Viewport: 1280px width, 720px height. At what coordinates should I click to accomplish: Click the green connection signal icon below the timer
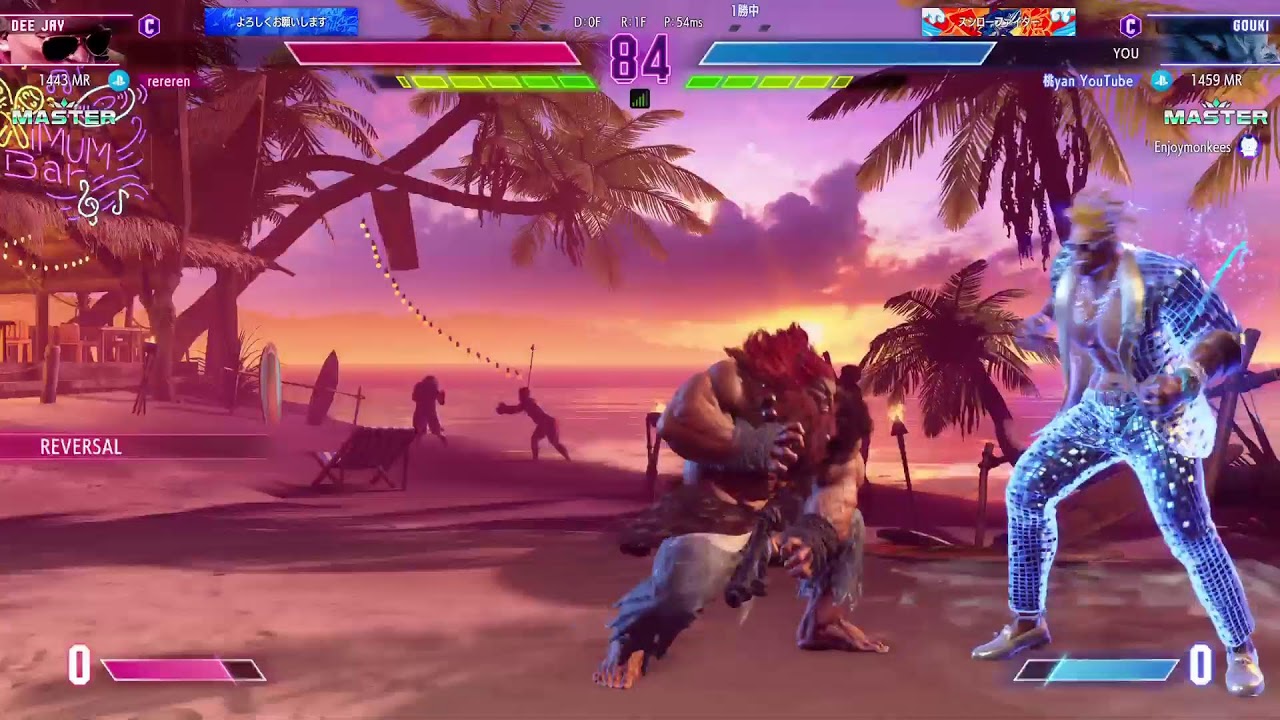click(x=640, y=98)
